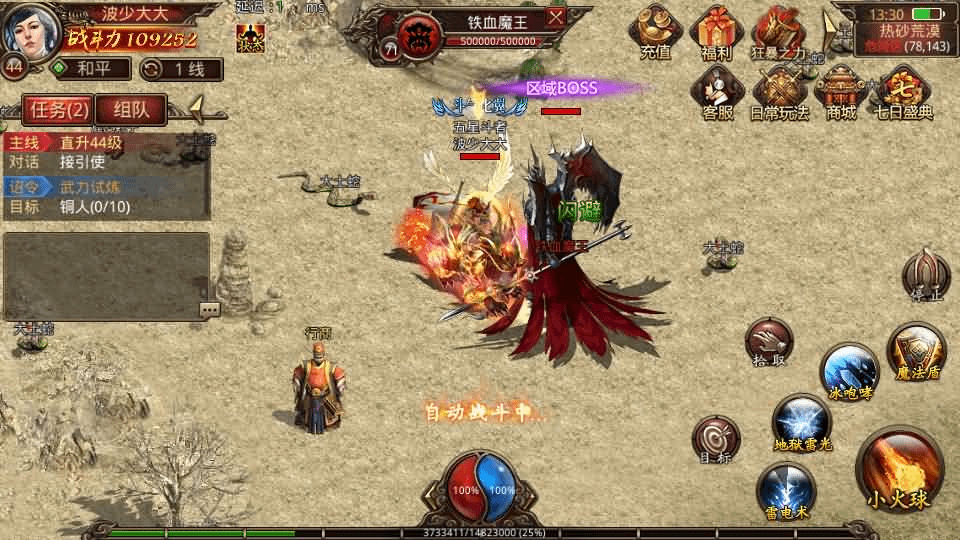
Task: Tap the 目标 target button
Action: (716, 440)
